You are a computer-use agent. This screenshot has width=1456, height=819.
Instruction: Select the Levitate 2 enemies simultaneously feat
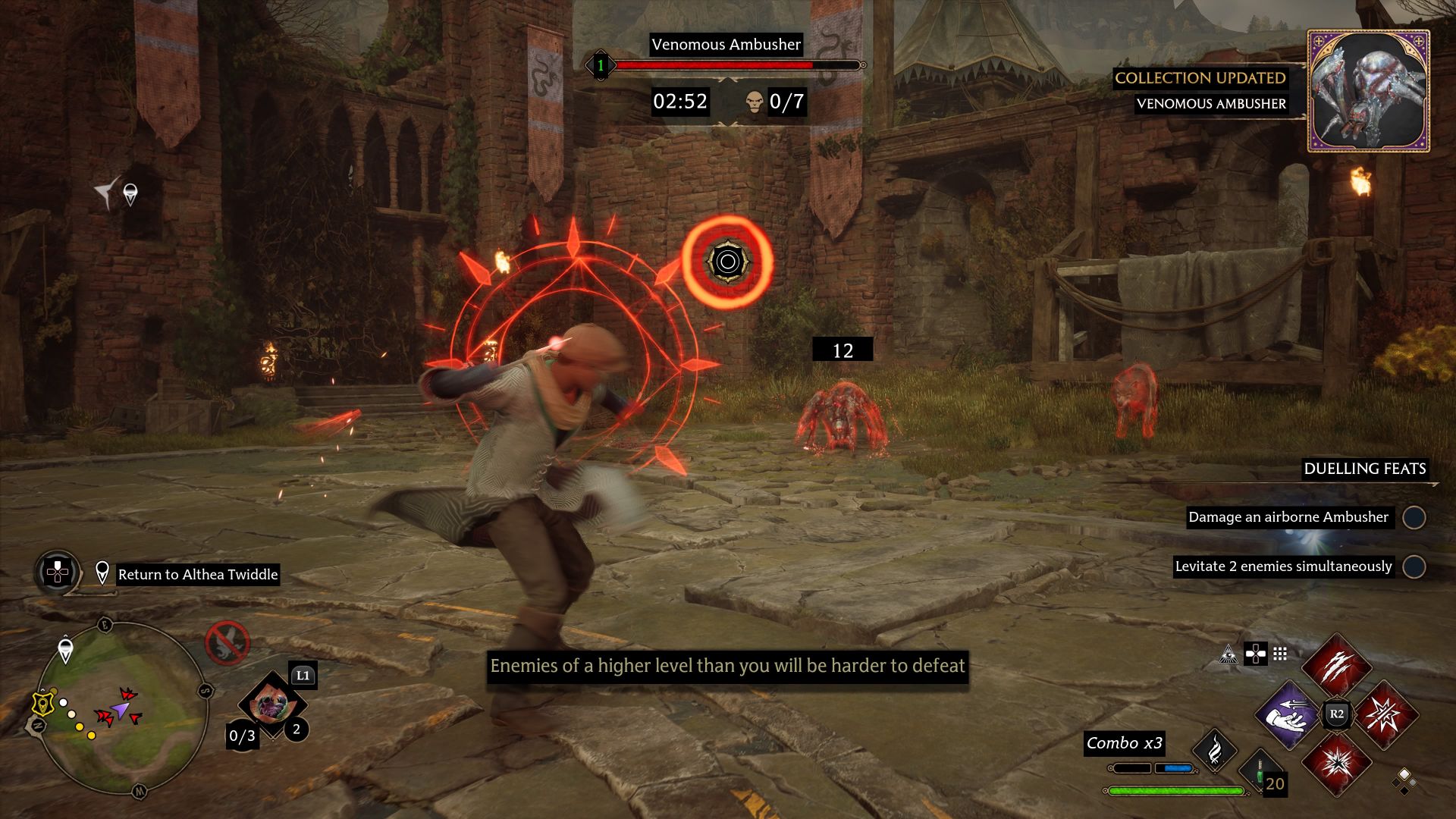[x=1283, y=566]
